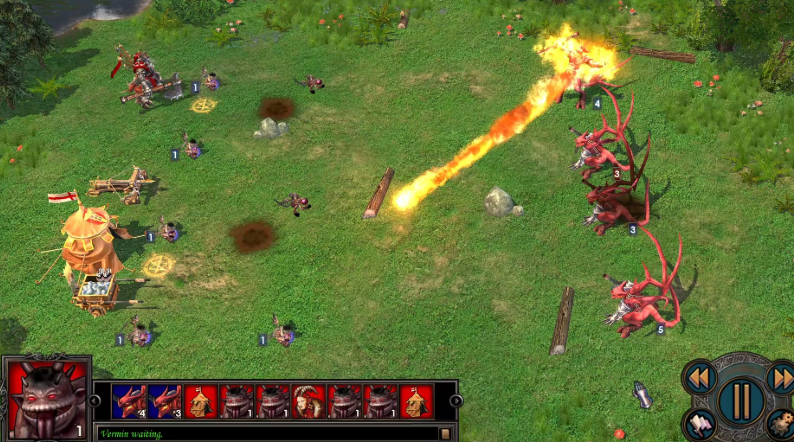The height and width of the screenshot is (442, 794).
Task: Choose the blue demon portrait numbered 4
Action: (129, 401)
